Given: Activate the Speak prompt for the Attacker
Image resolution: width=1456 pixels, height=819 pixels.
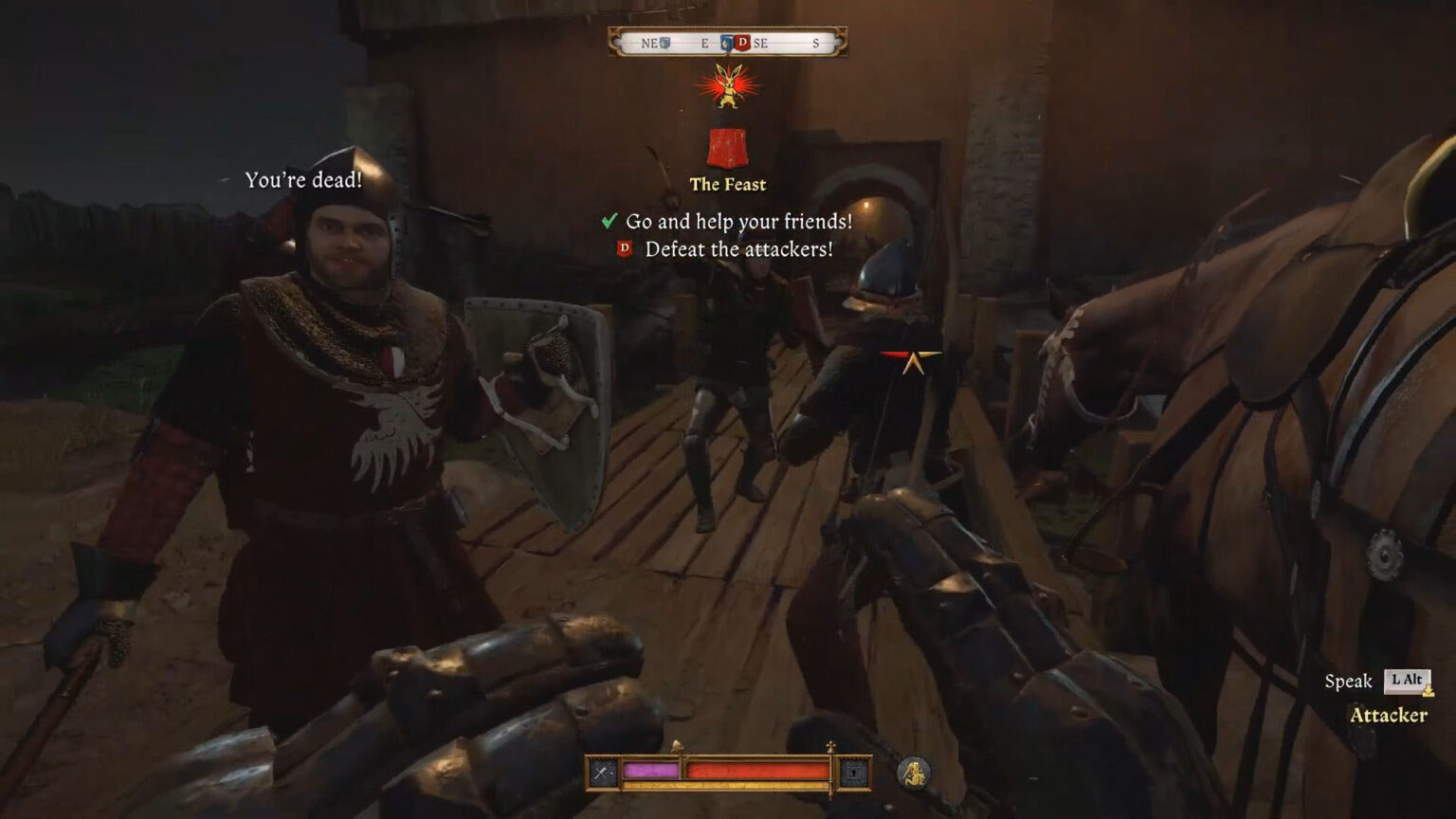Looking at the screenshot, I should 1350,680.
